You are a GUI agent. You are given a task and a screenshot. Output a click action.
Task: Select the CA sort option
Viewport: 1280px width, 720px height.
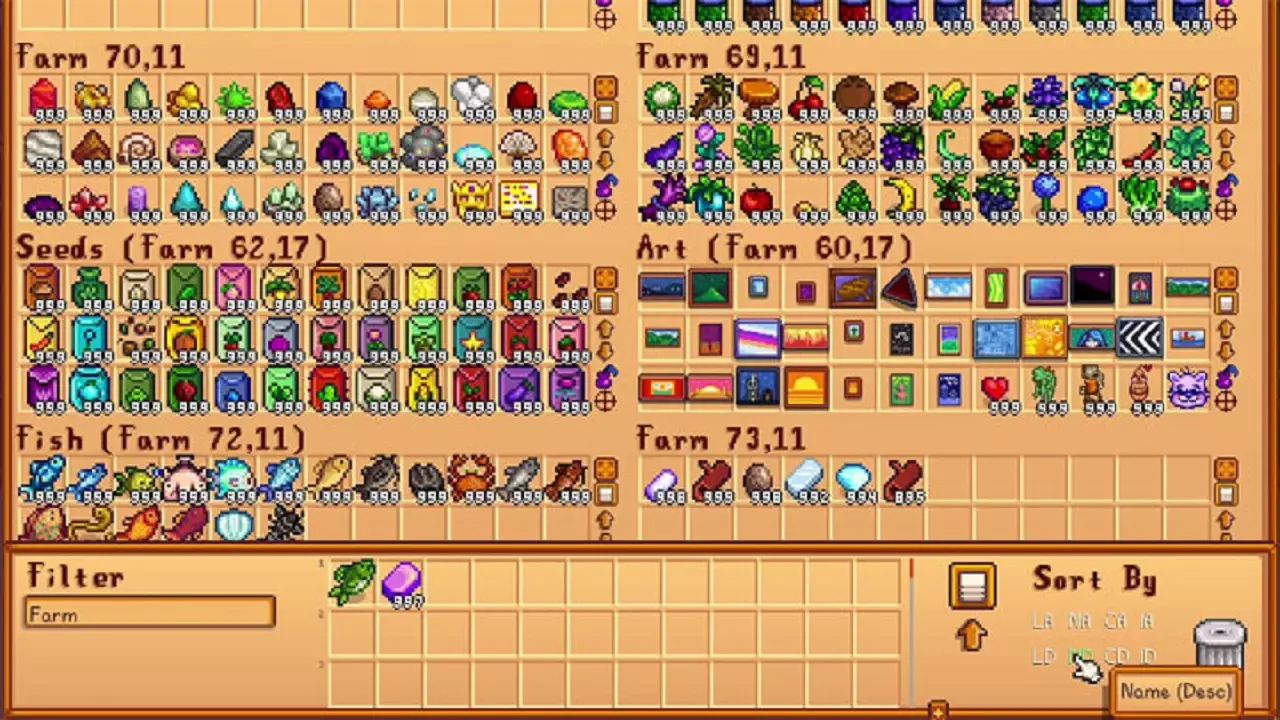(1115, 621)
